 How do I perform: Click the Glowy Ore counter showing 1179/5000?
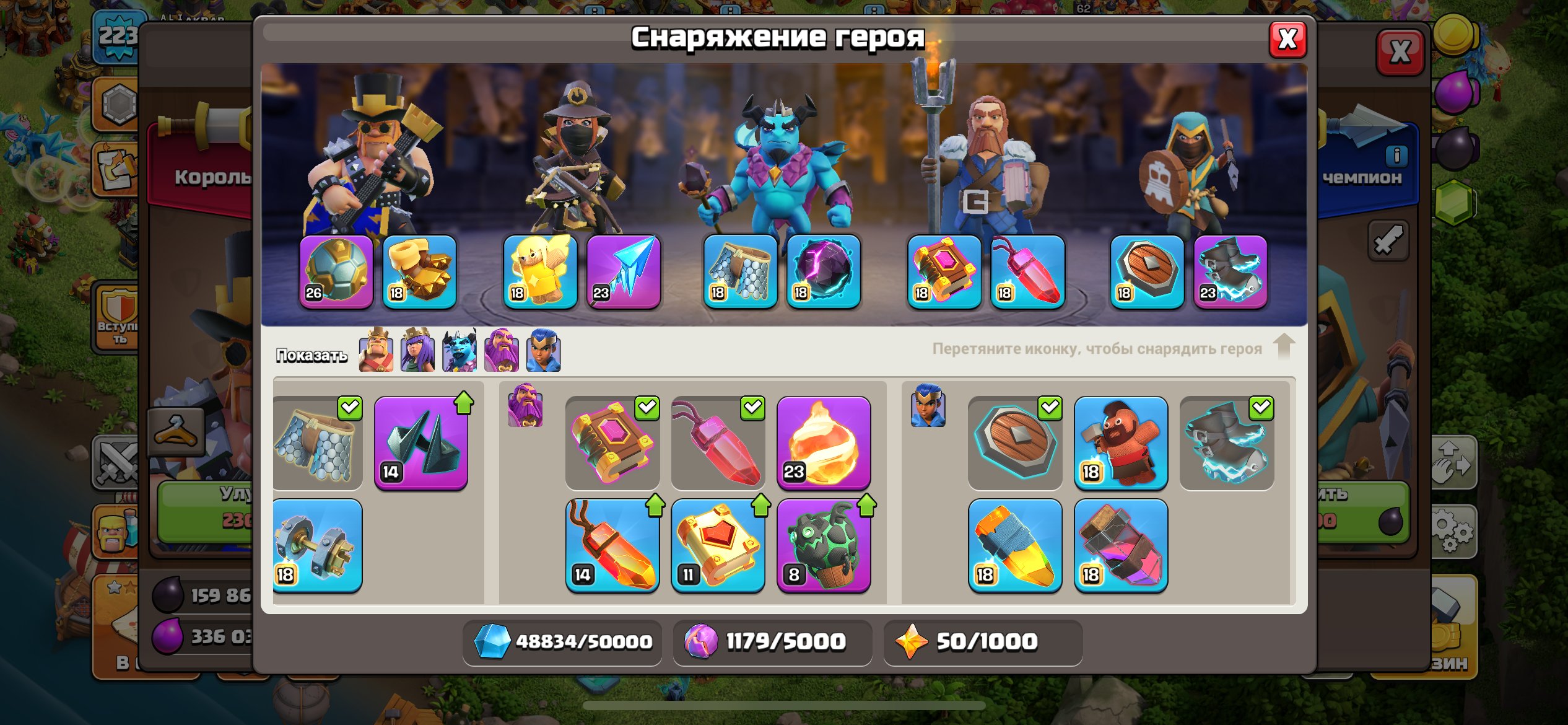tap(771, 643)
